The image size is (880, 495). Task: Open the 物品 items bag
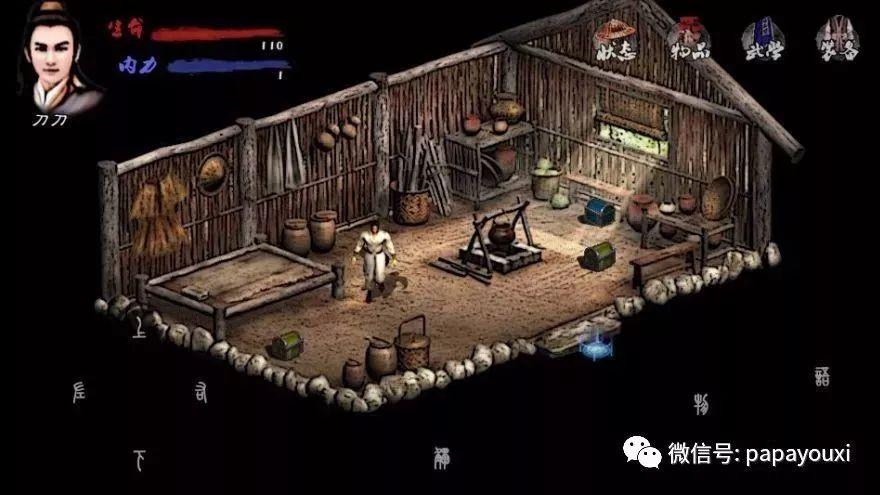tap(689, 40)
